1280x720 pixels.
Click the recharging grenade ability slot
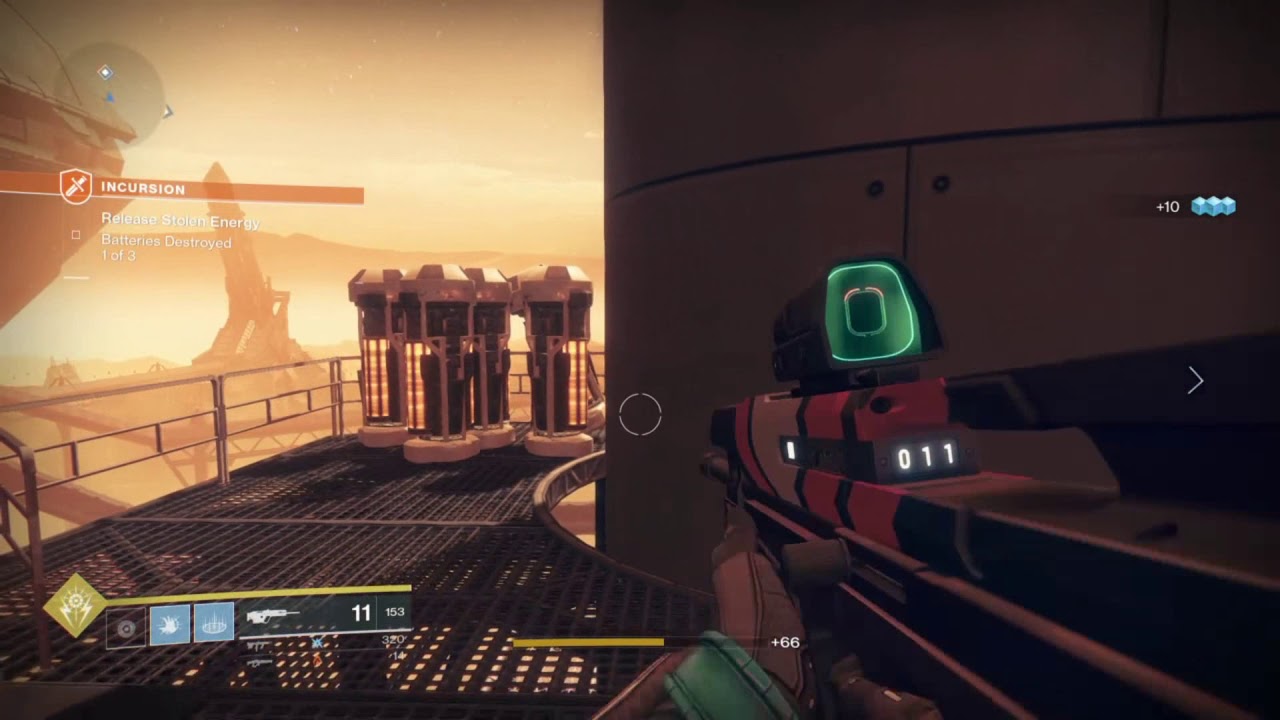click(126, 627)
